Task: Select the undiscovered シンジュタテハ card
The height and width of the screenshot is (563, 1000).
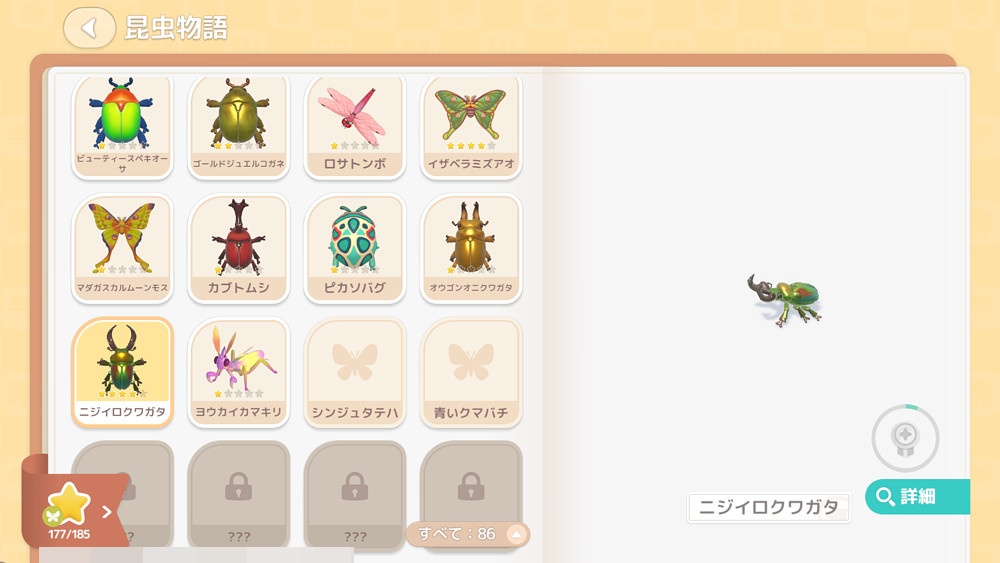Action: coord(355,372)
